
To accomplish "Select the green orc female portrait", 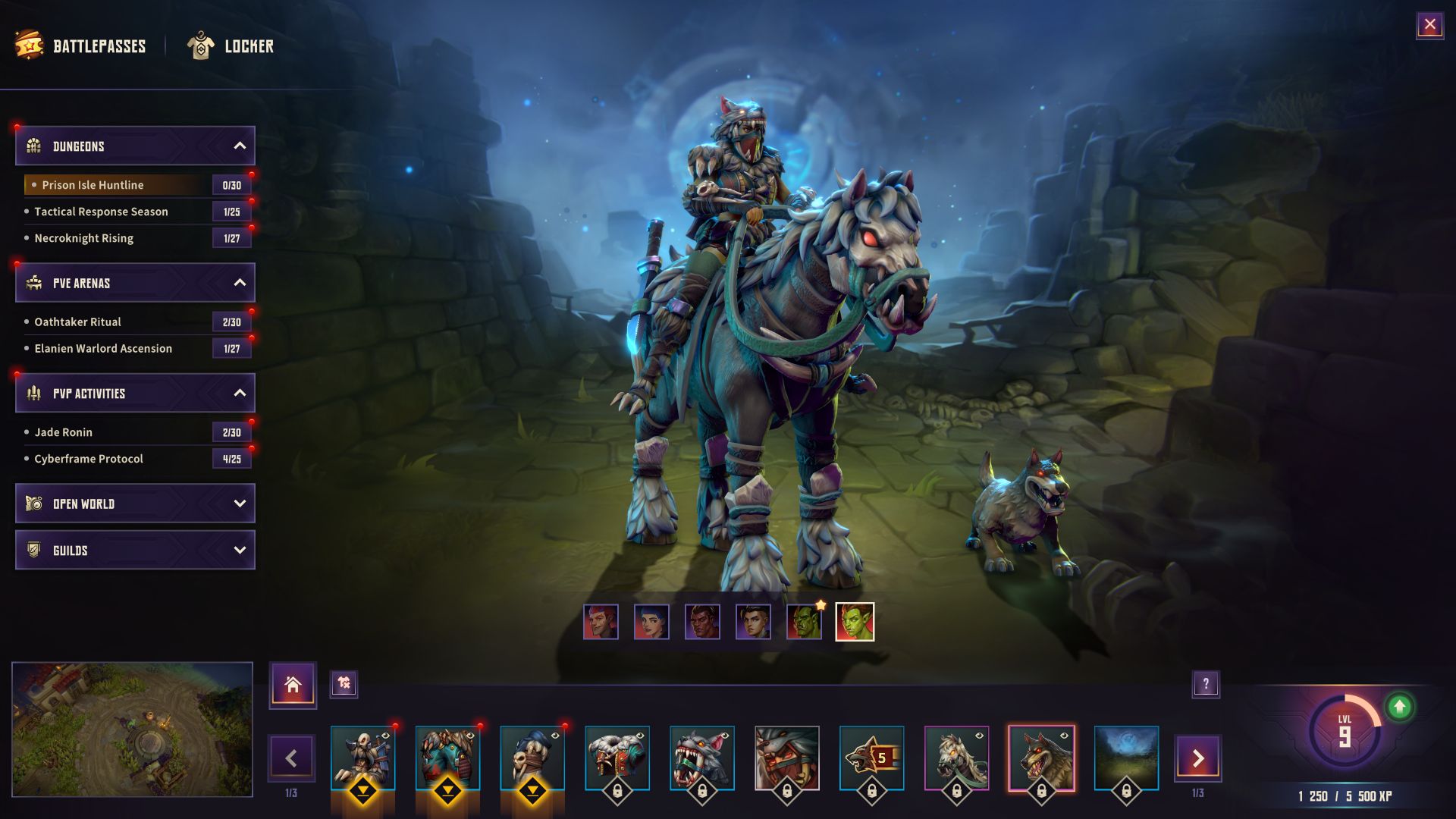I will 855,622.
